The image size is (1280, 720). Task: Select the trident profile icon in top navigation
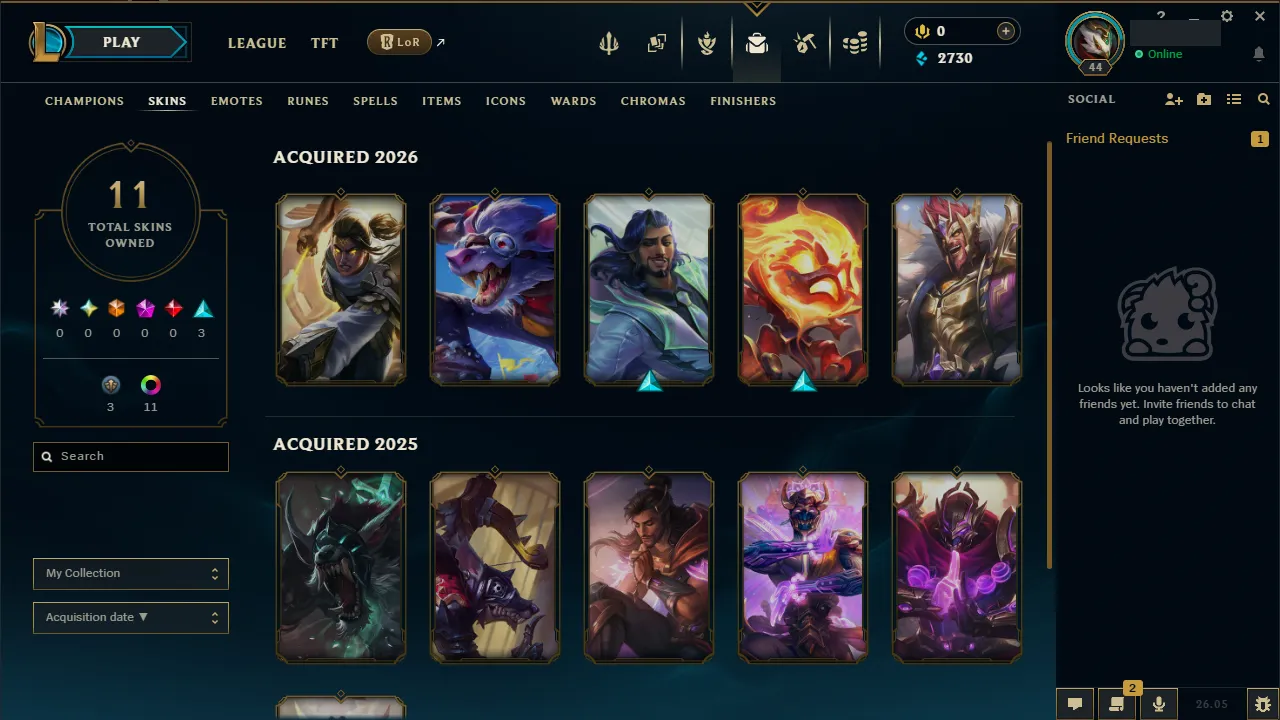click(609, 43)
